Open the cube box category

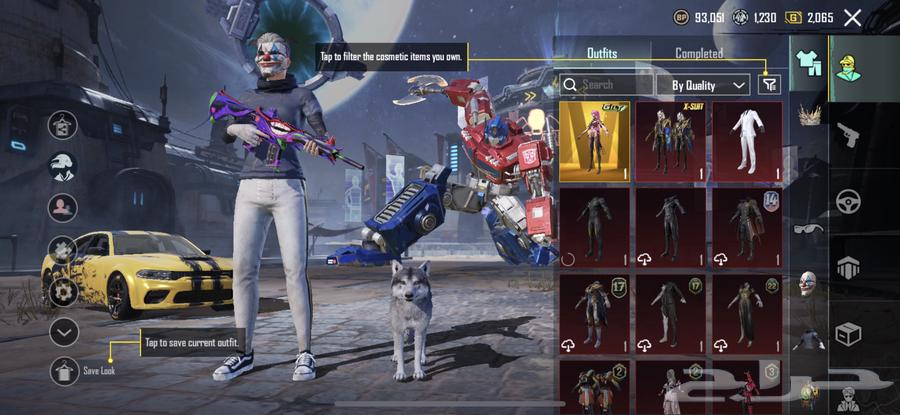[x=849, y=333]
